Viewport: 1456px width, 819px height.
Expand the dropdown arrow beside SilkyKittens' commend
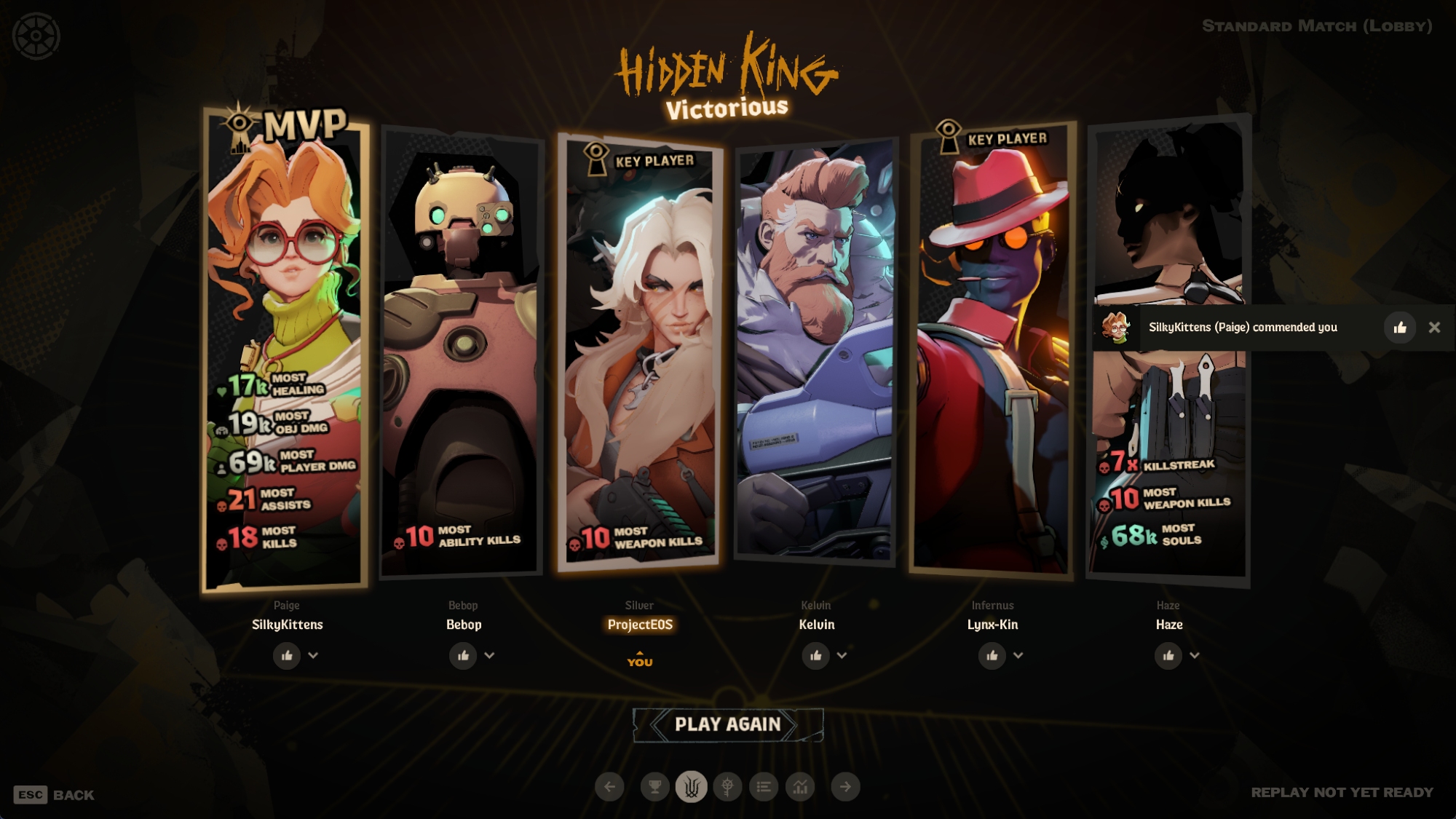313,655
